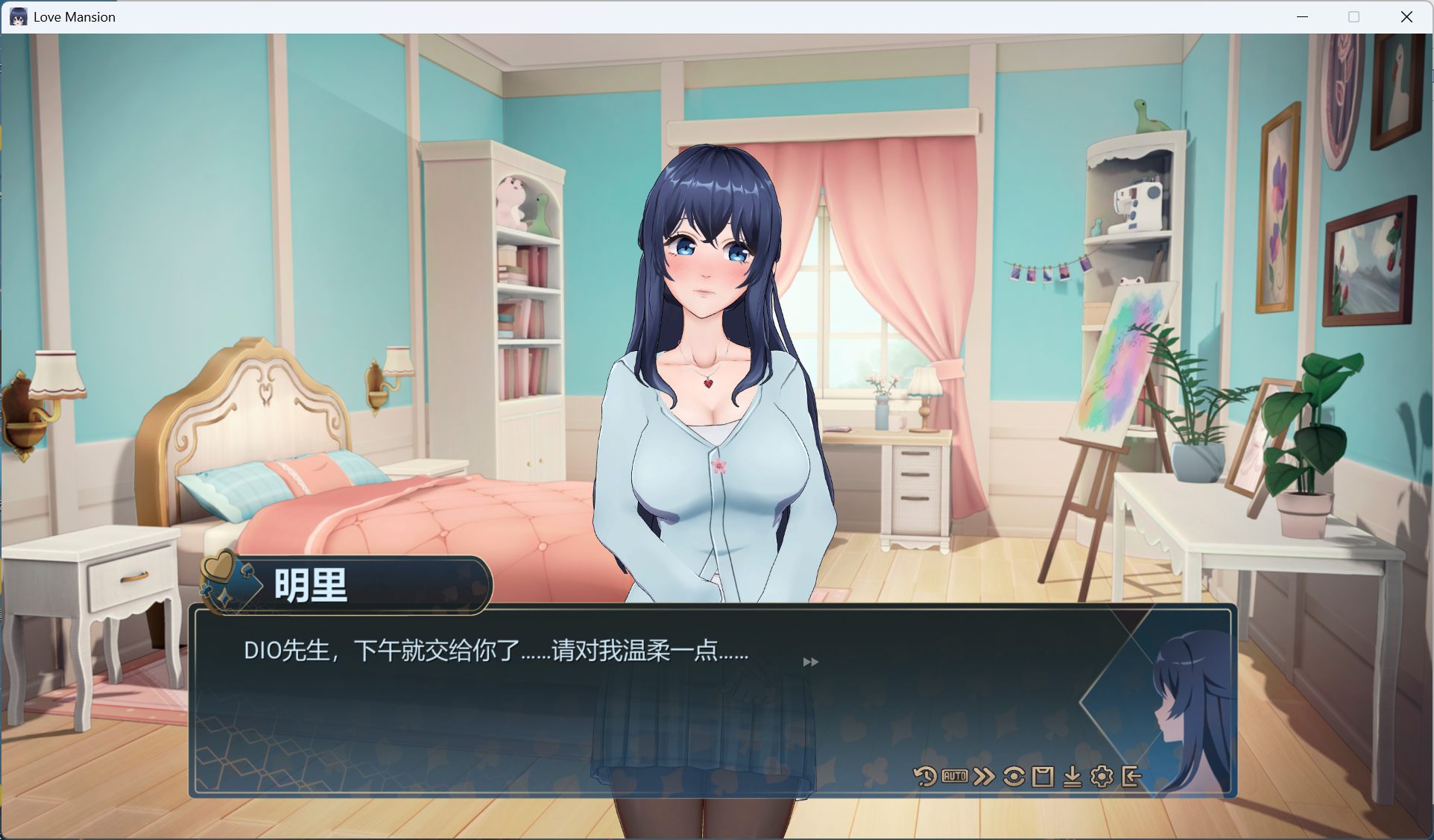1434x840 pixels.
Task: Maximize the game window
Action: pos(1353,16)
